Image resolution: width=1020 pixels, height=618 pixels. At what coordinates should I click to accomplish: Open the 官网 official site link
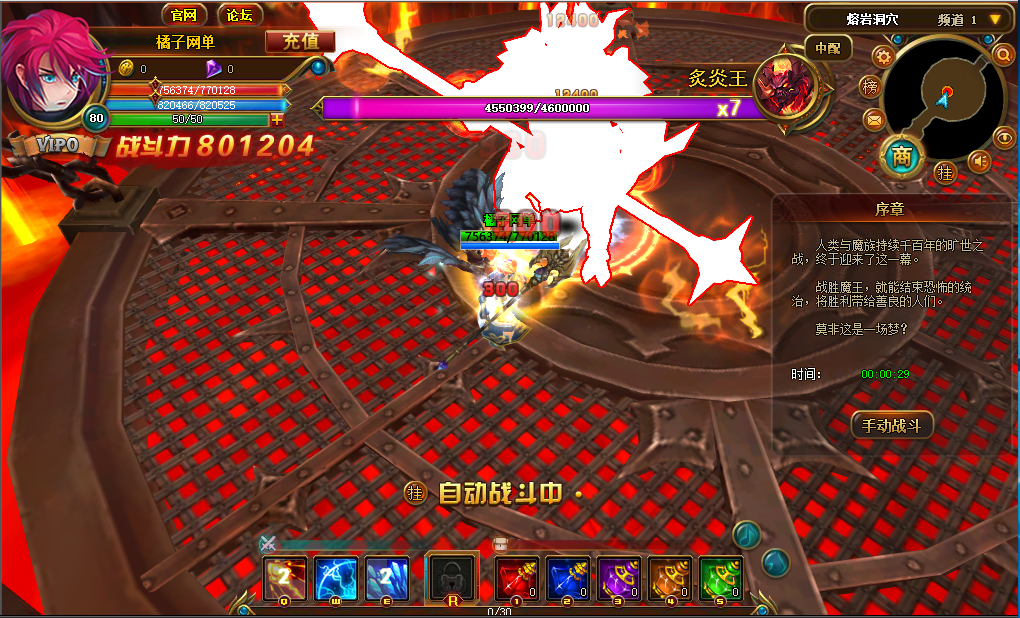[184, 15]
